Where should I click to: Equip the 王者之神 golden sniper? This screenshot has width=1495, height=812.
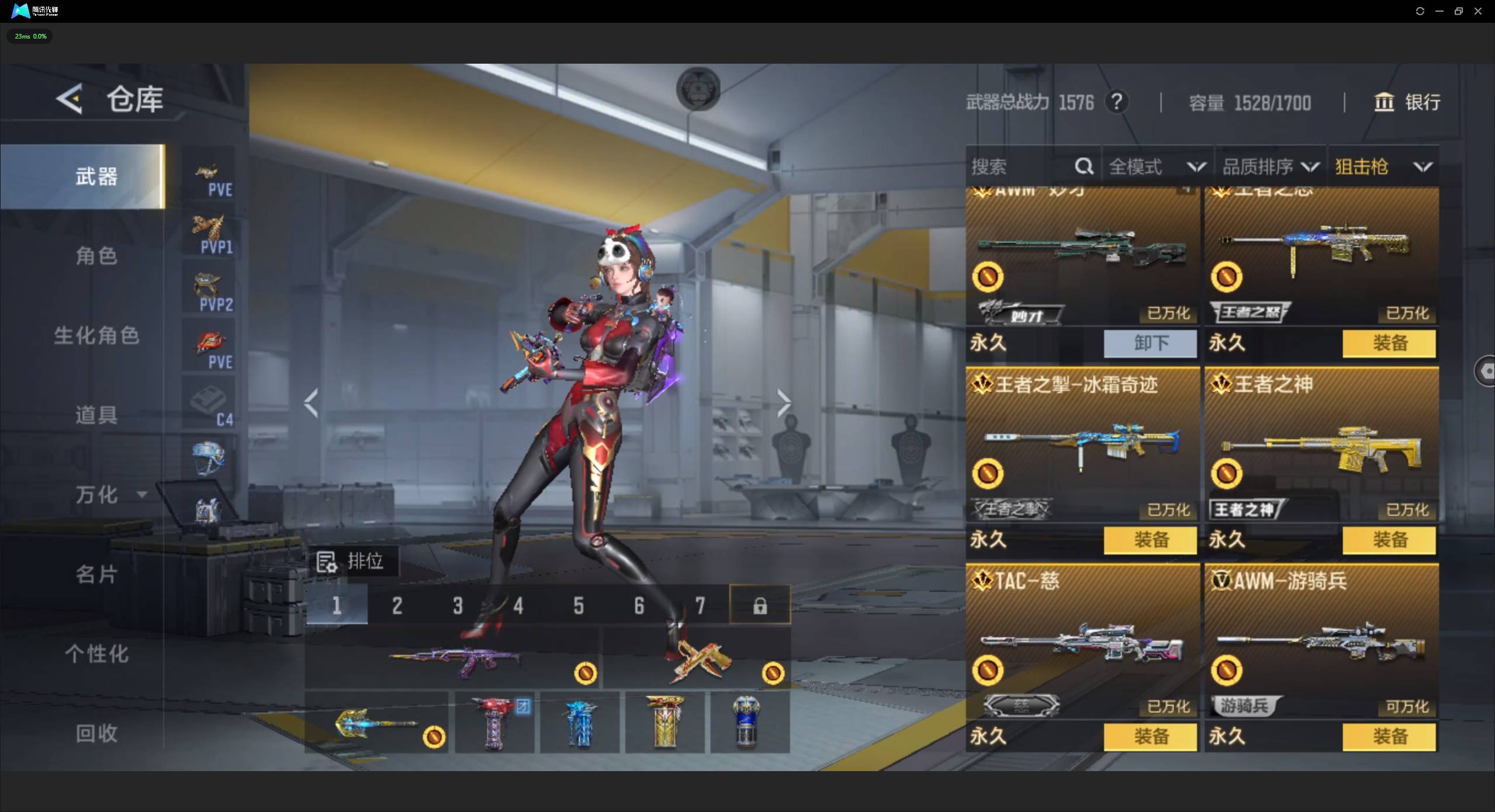(x=1389, y=540)
